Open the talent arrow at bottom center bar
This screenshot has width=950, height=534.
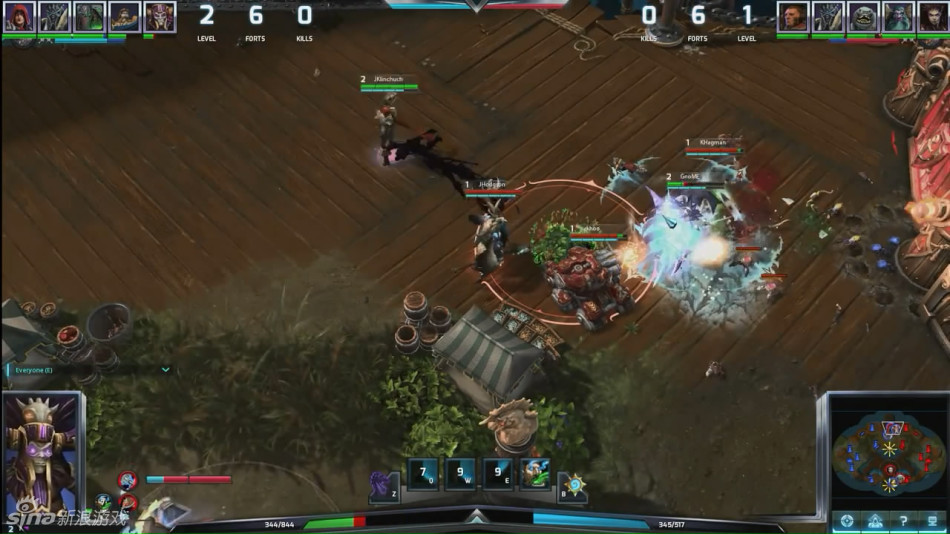(476, 515)
